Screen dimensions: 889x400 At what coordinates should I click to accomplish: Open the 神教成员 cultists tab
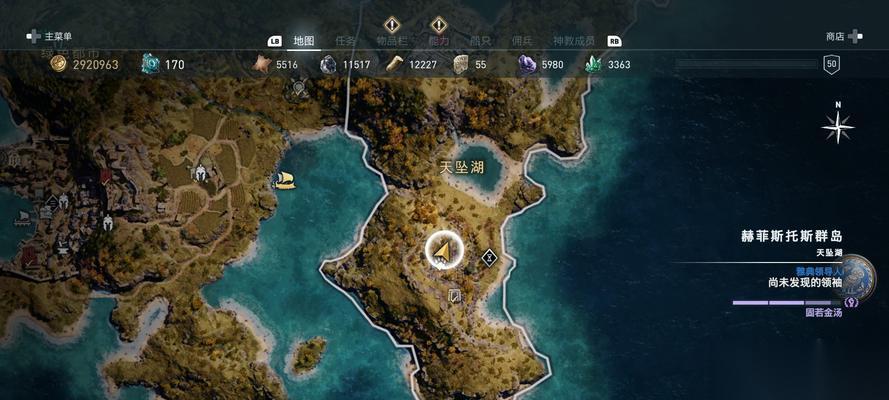coord(573,41)
